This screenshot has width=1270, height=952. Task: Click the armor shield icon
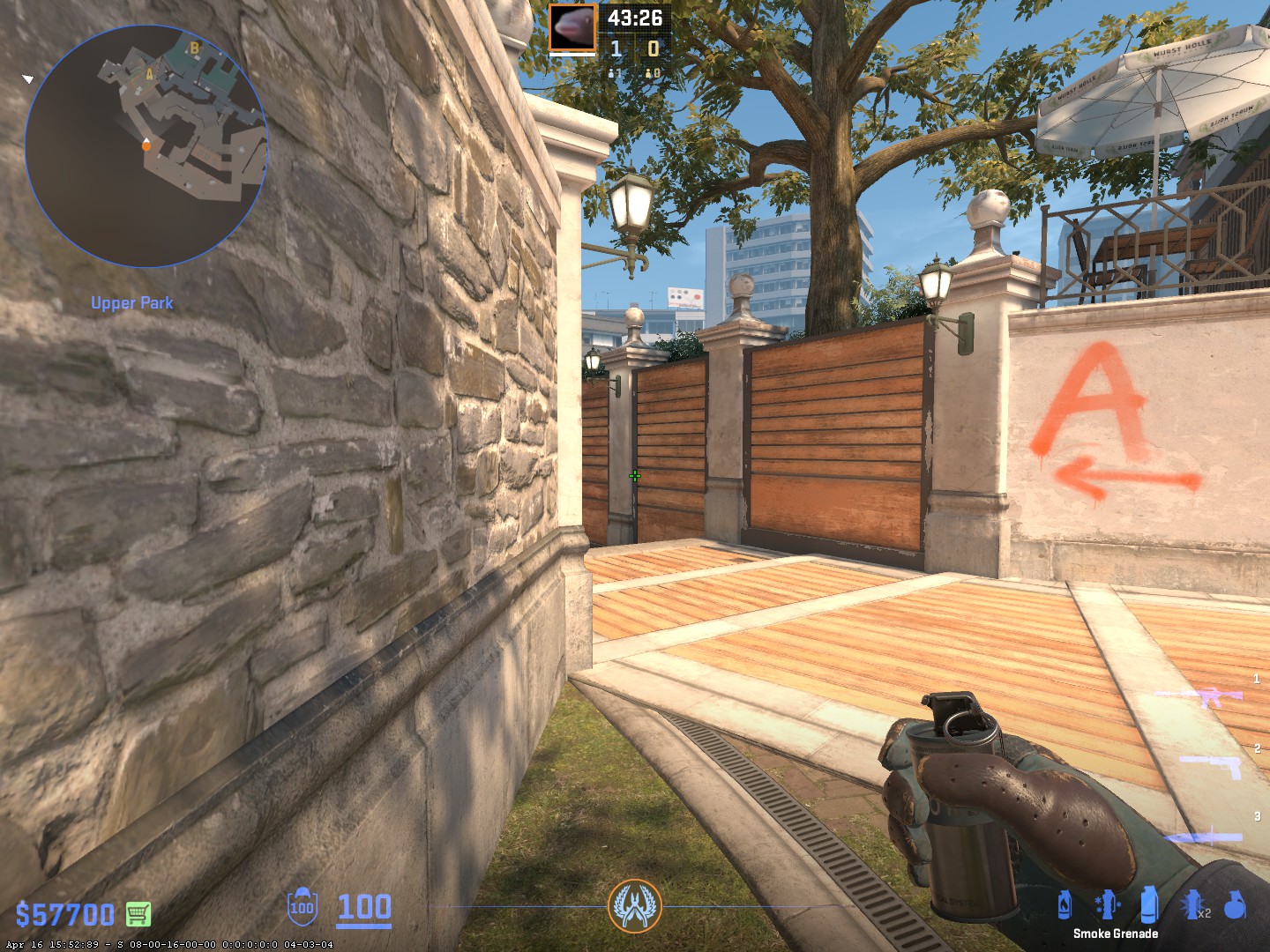click(x=302, y=907)
